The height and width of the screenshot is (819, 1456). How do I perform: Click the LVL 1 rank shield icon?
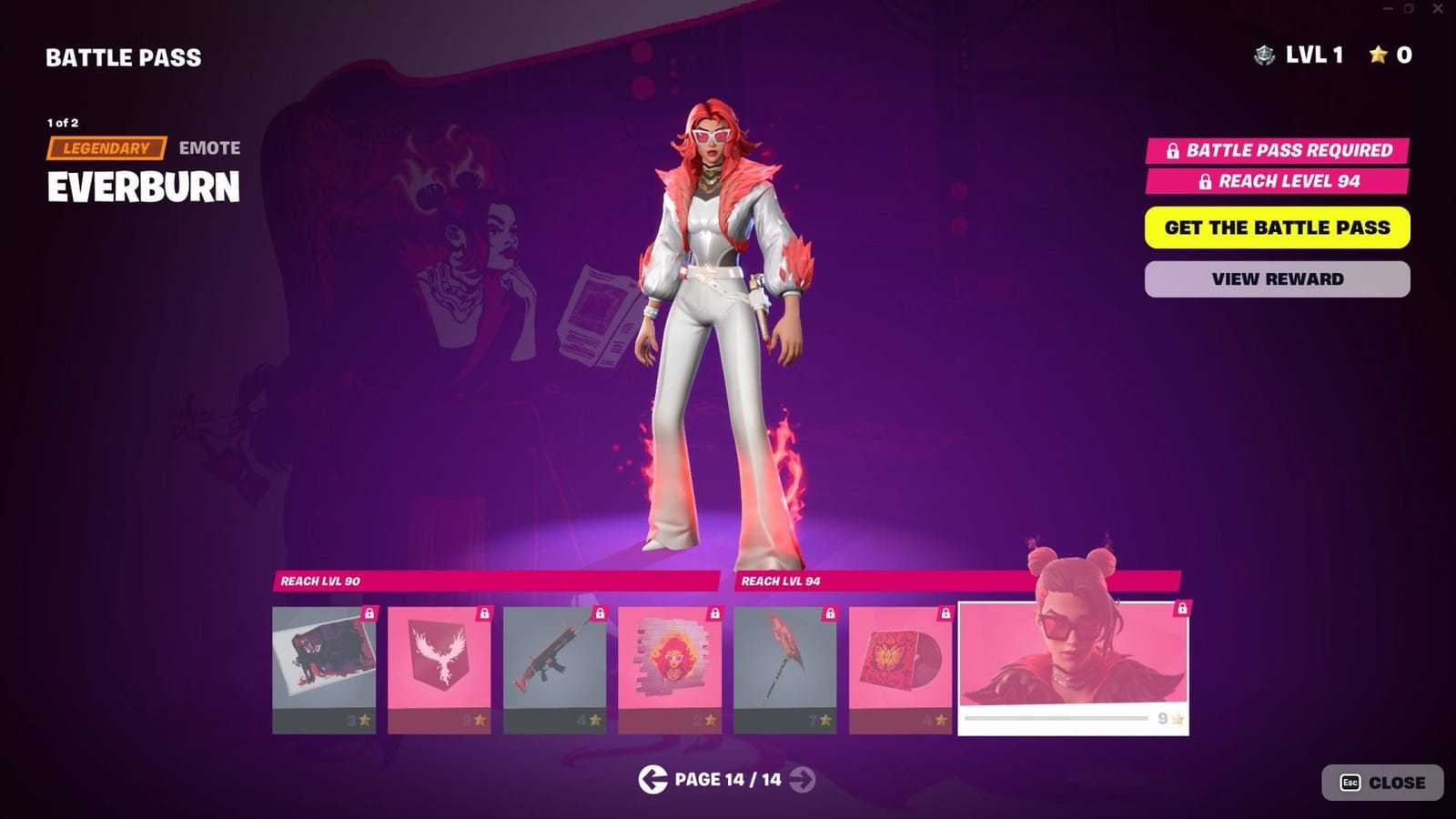point(1263,56)
